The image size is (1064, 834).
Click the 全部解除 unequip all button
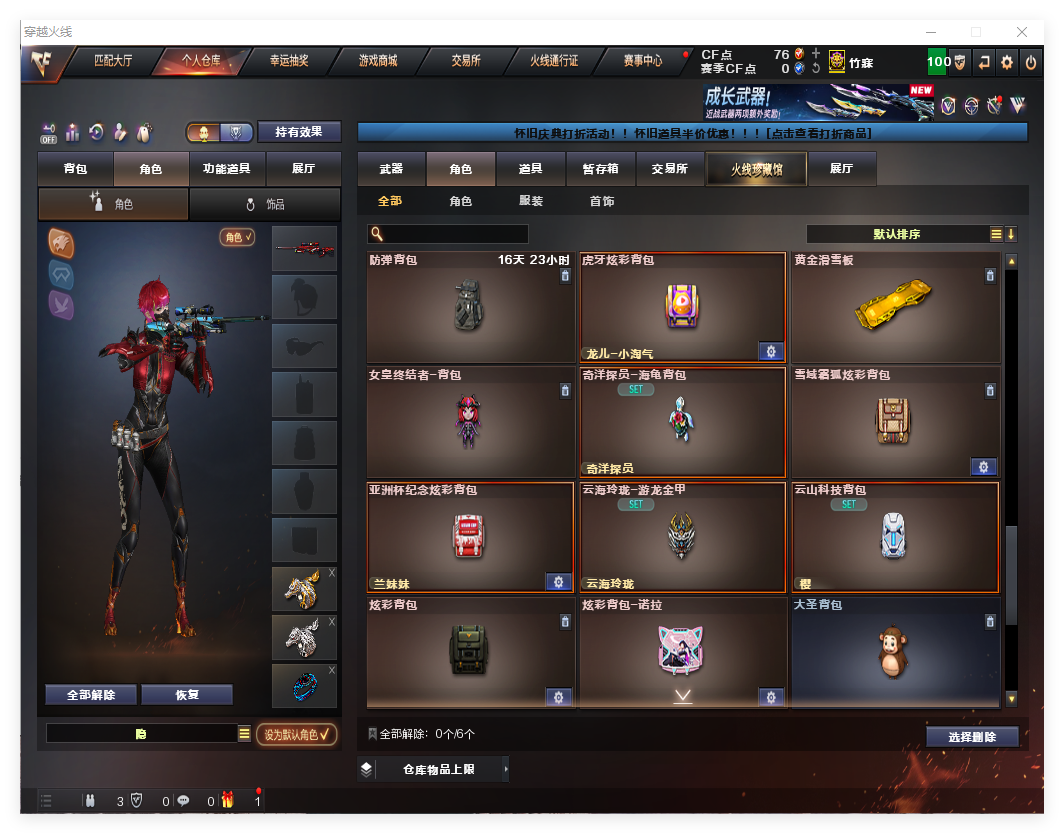tap(91, 695)
